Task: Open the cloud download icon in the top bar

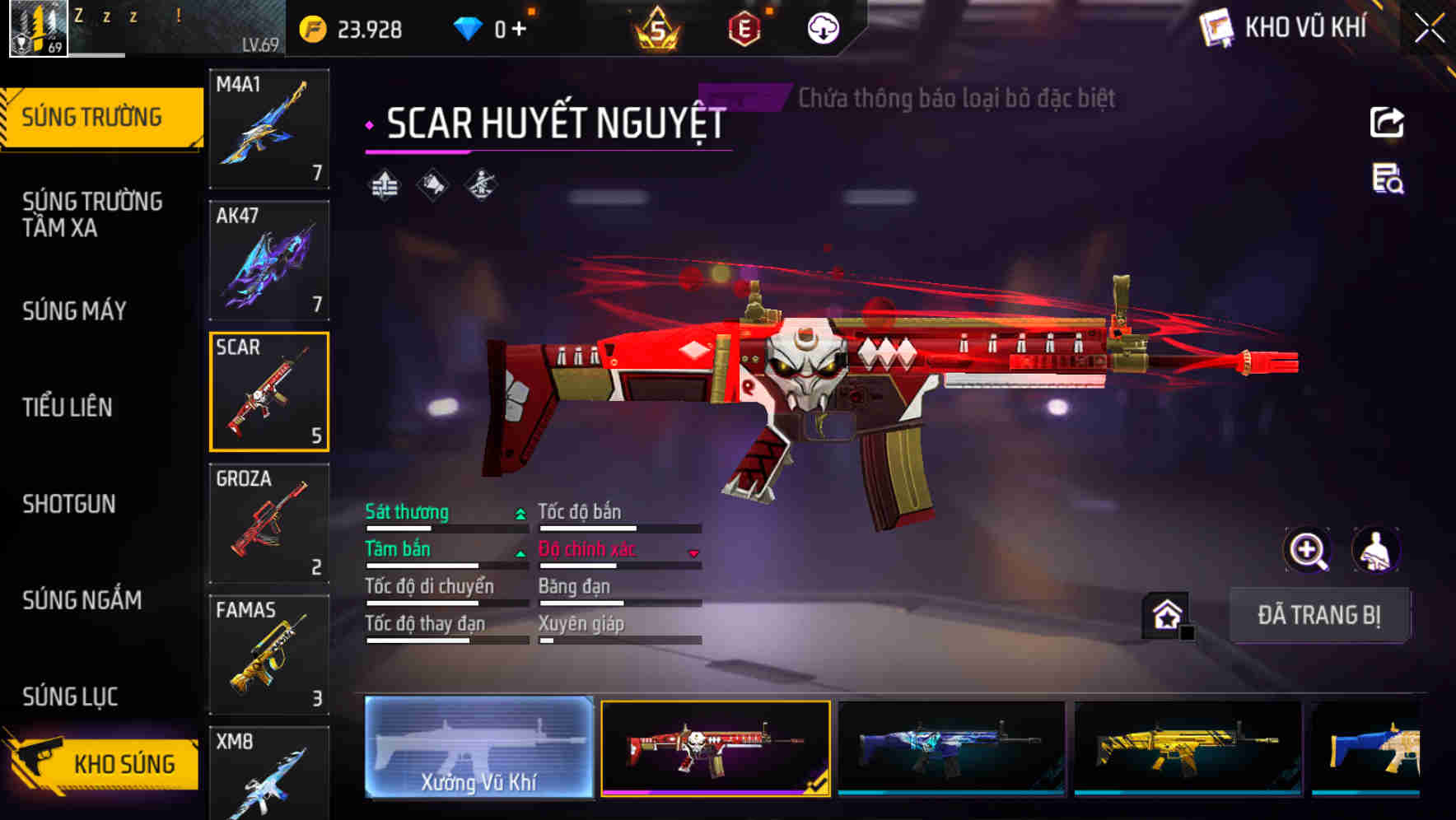Action: tap(822, 27)
